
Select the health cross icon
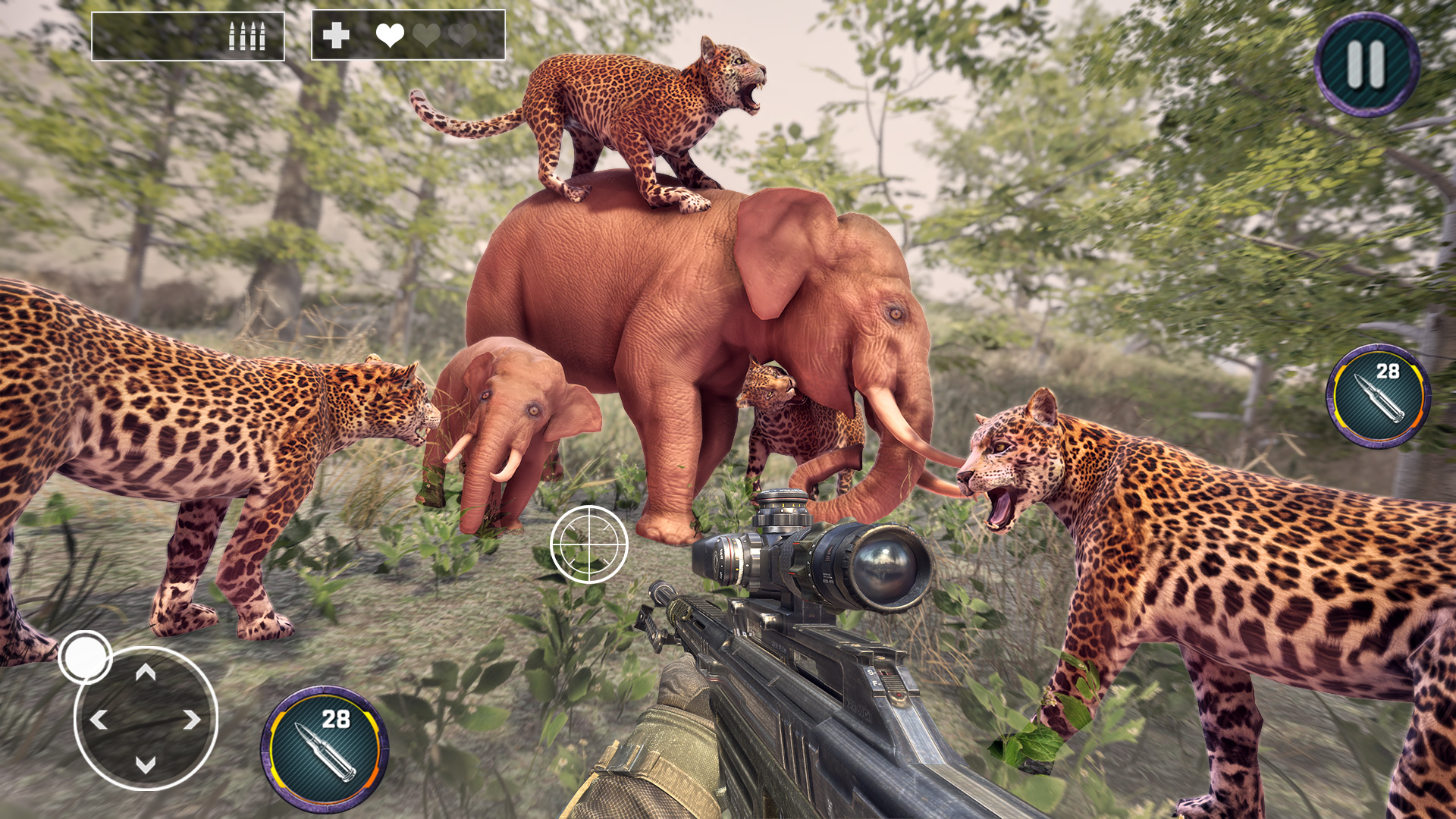pyautogui.click(x=336, y=33)
